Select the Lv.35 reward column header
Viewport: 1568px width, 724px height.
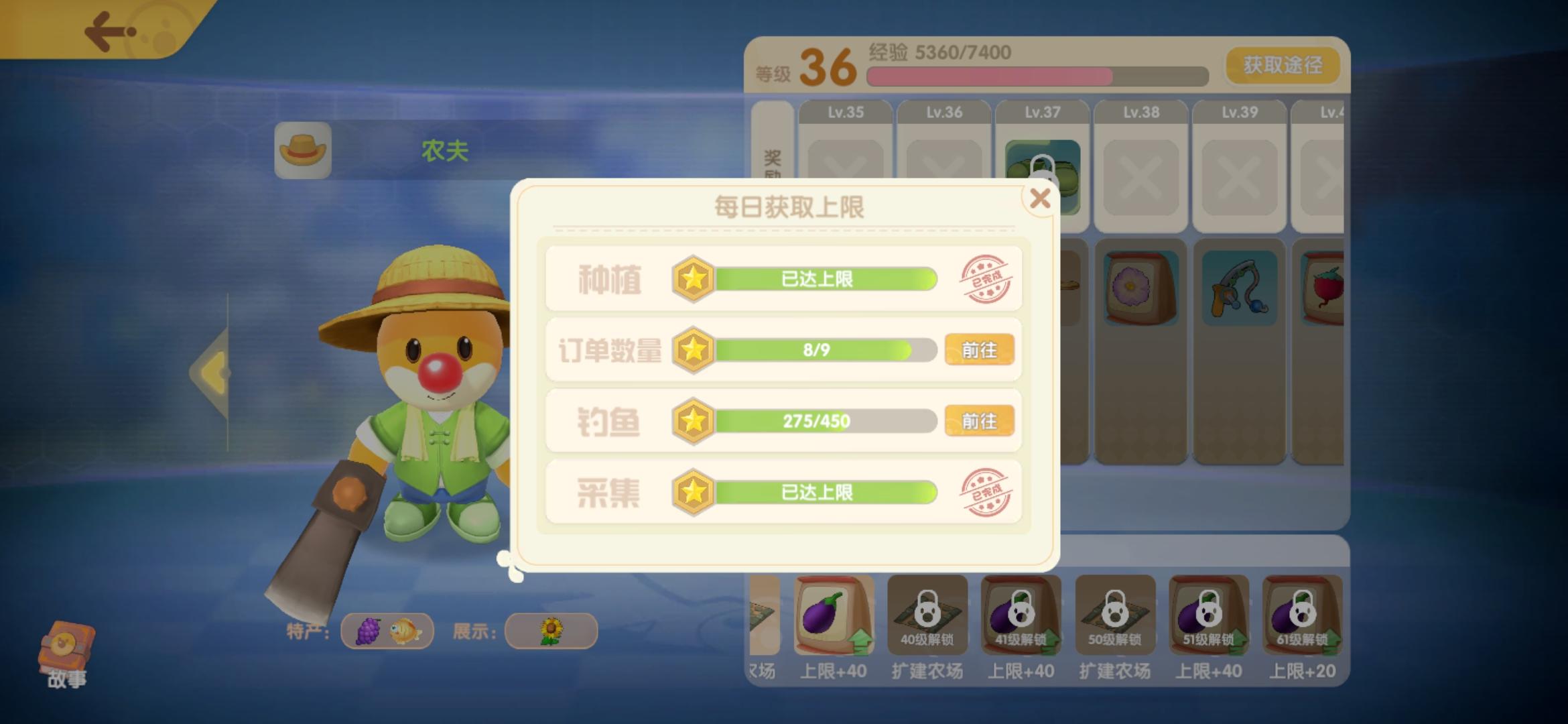tap(846, 112)
